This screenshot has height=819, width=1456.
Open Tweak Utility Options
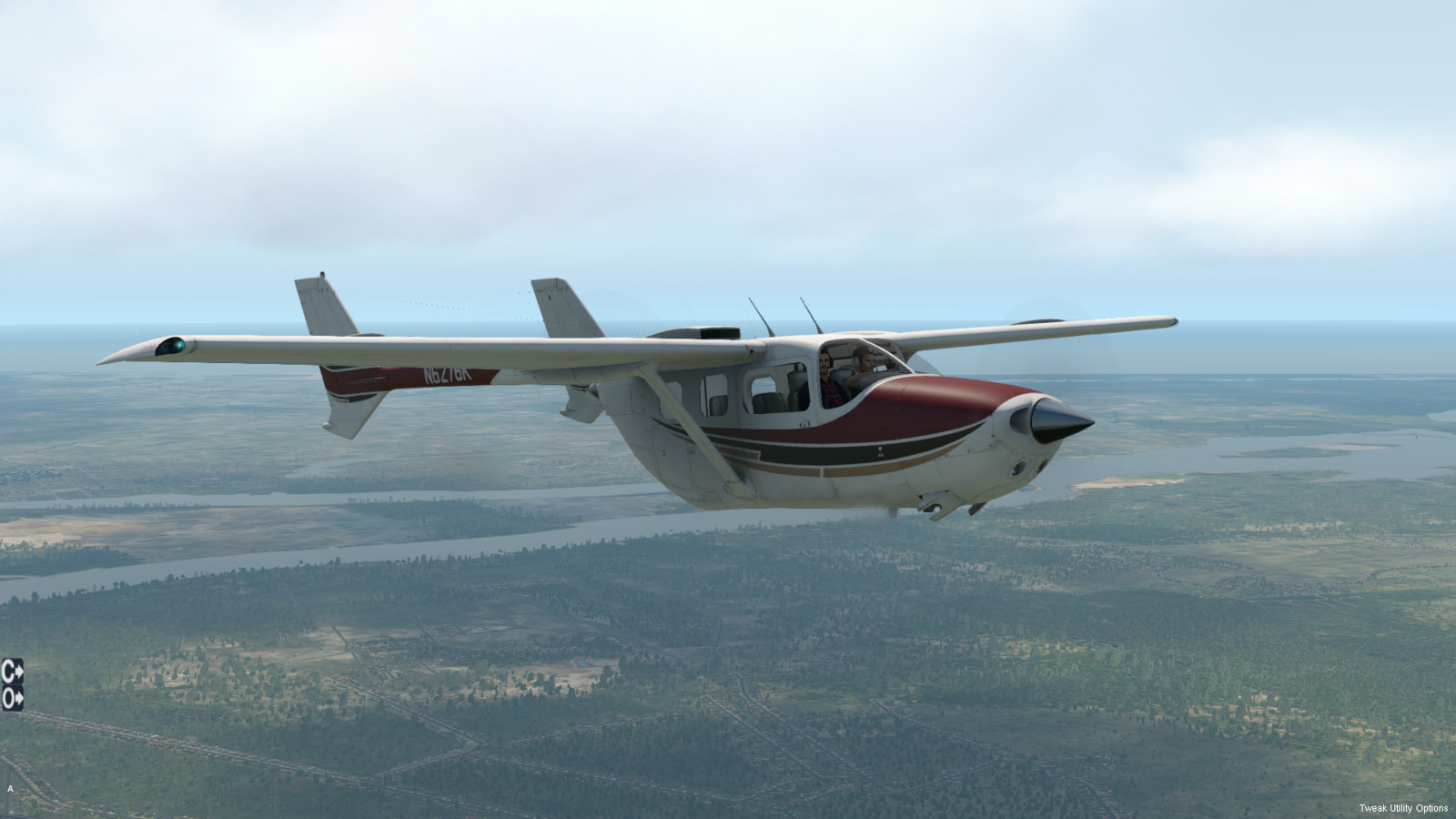pos(1403,808)
